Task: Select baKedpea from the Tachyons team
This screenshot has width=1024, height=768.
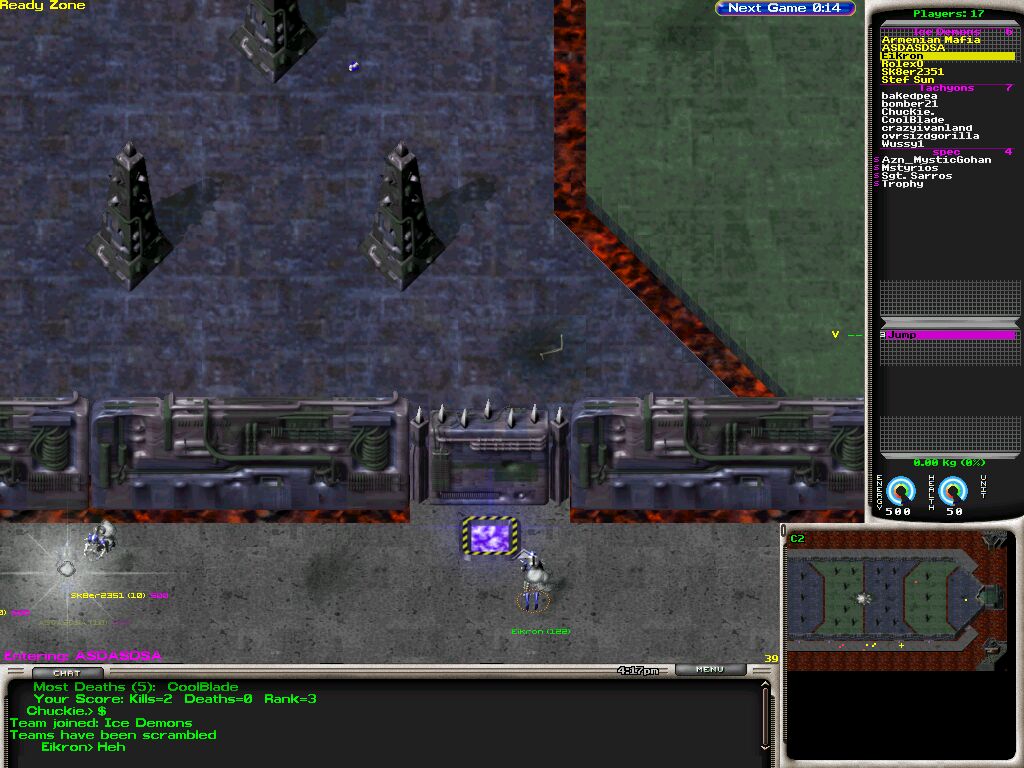Action: click(x=909, y=96)
